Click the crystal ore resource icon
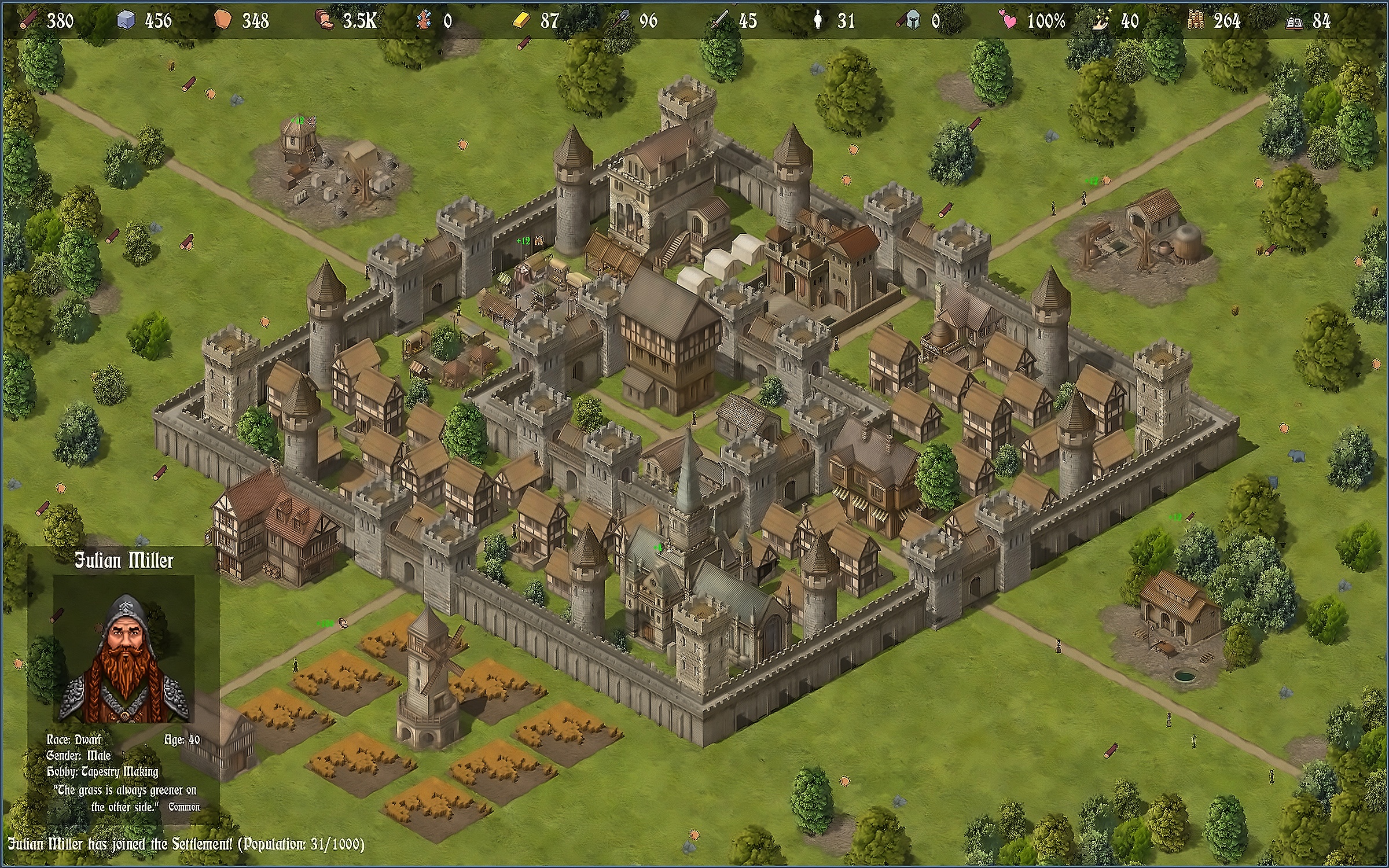1389x868 pixels. pos(424,20)
